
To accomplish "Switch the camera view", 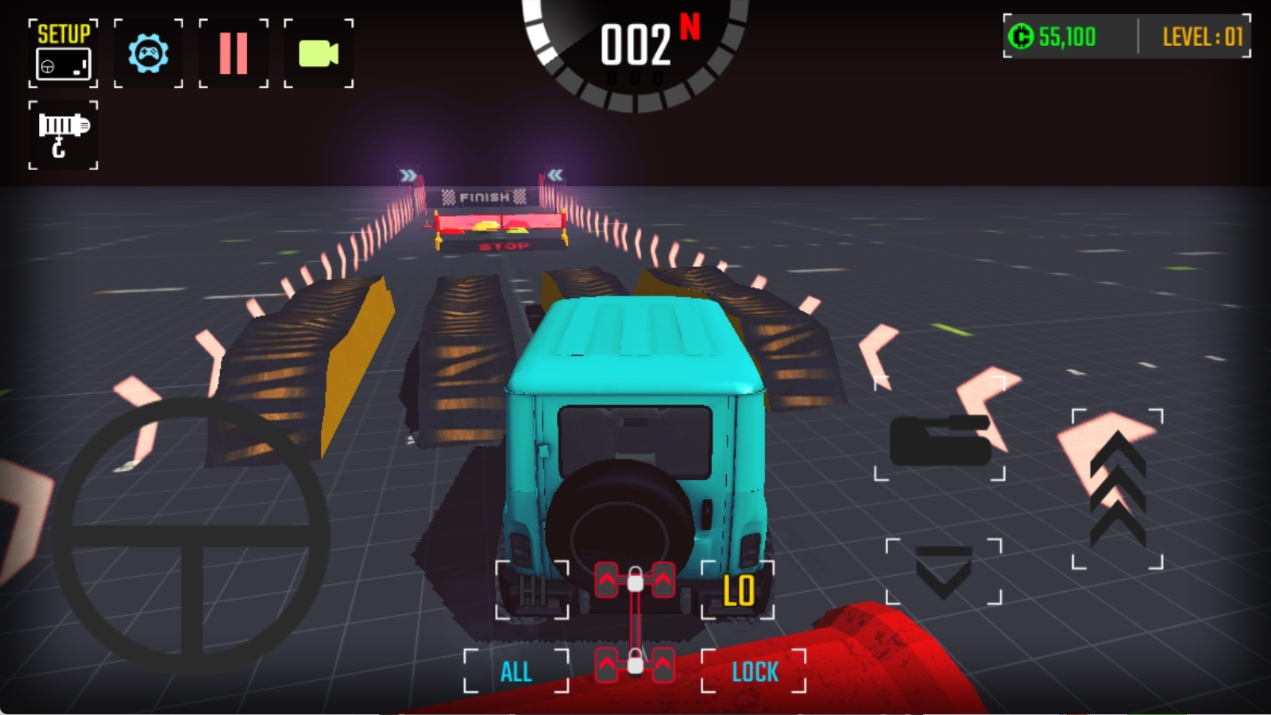I will [318, 53].
